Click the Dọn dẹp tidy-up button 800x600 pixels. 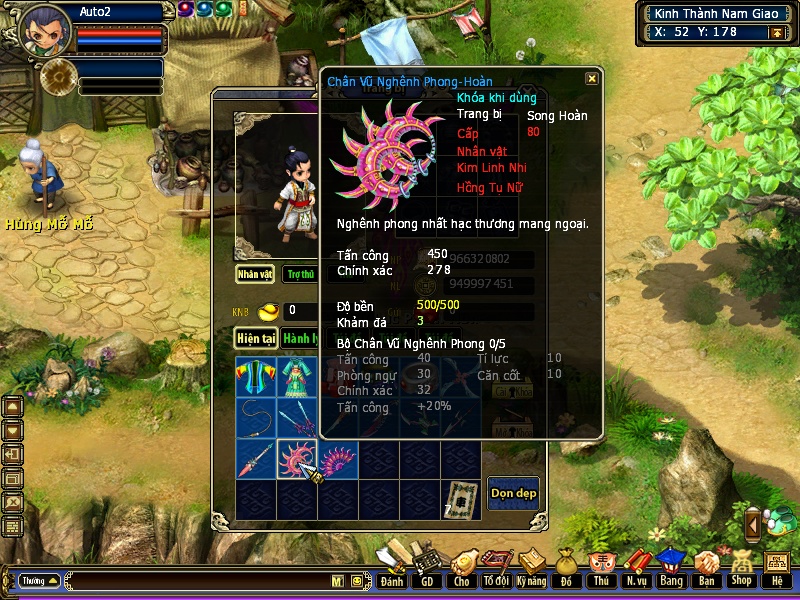(x=513, y=492)
